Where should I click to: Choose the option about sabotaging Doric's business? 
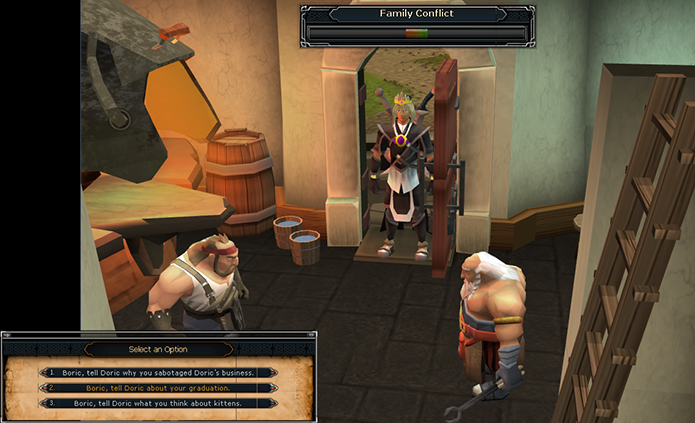158,372
